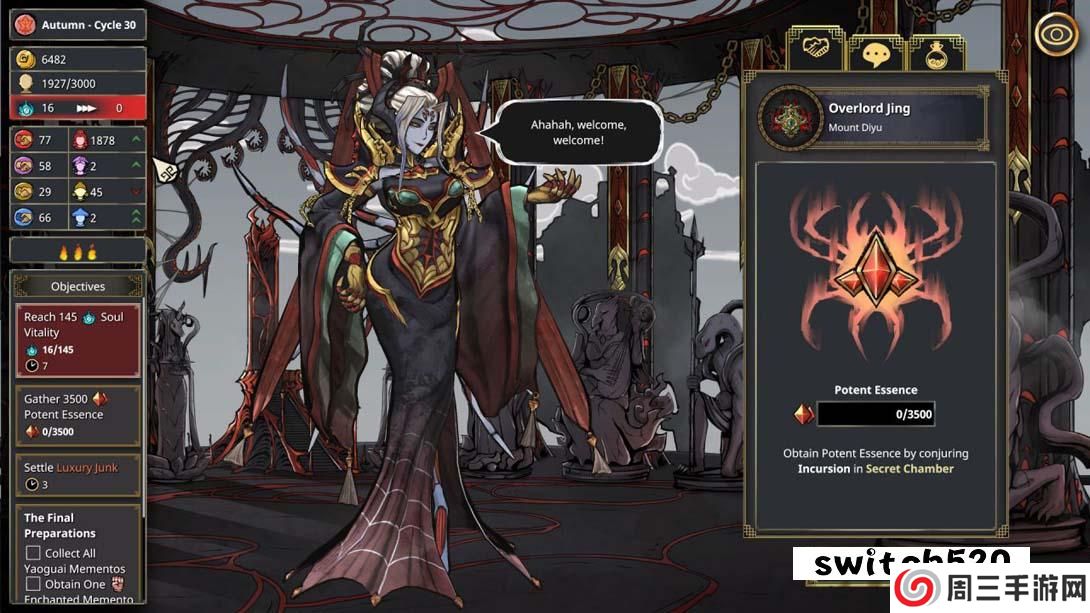Tick the Obtain One Enchanted Memento checkbox
Viewport: 1090px width, 613px height.
coord(33,584)
